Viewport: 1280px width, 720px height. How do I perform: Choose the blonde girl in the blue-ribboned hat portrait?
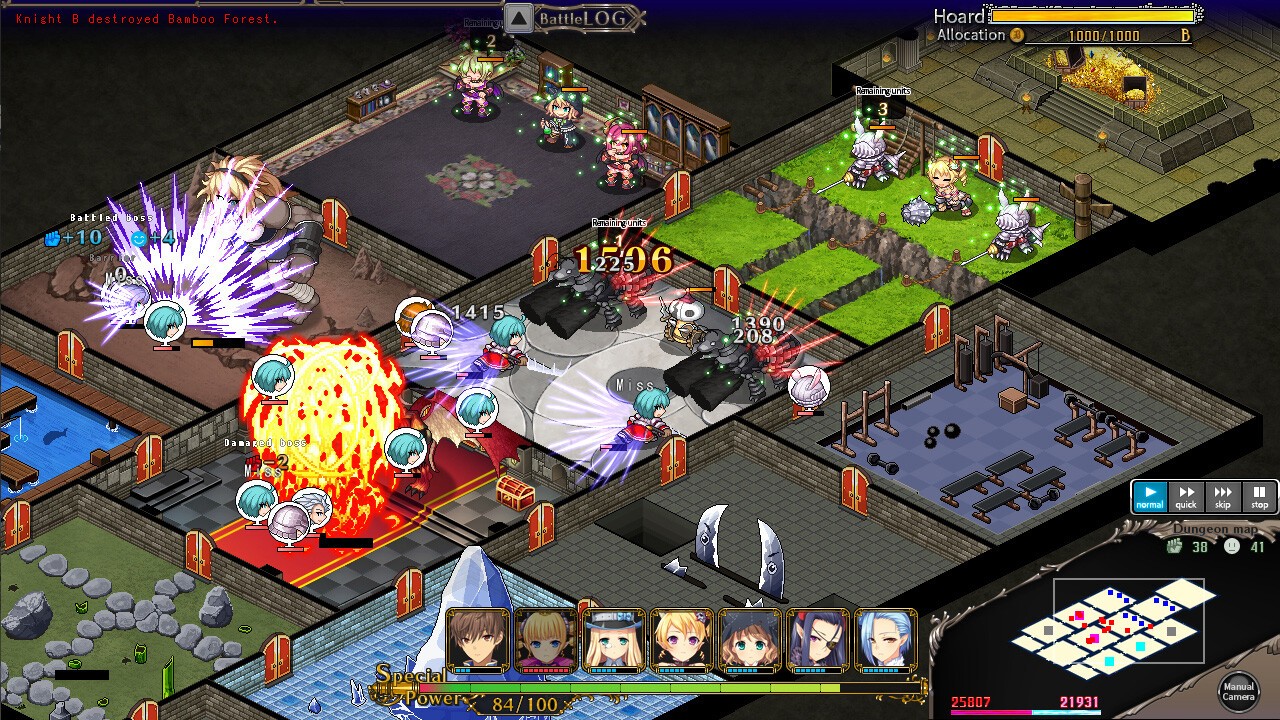coord(614,640)
